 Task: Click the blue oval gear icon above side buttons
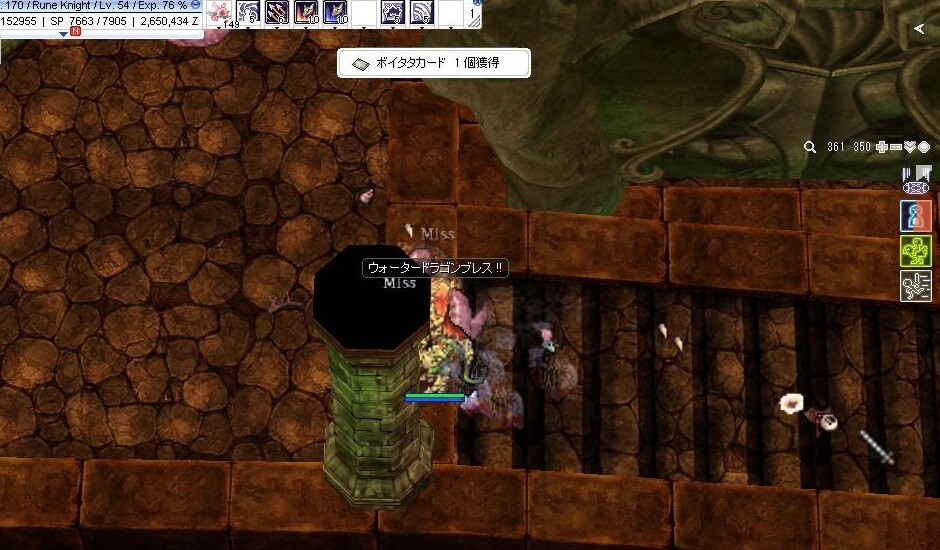click(916, 188)
